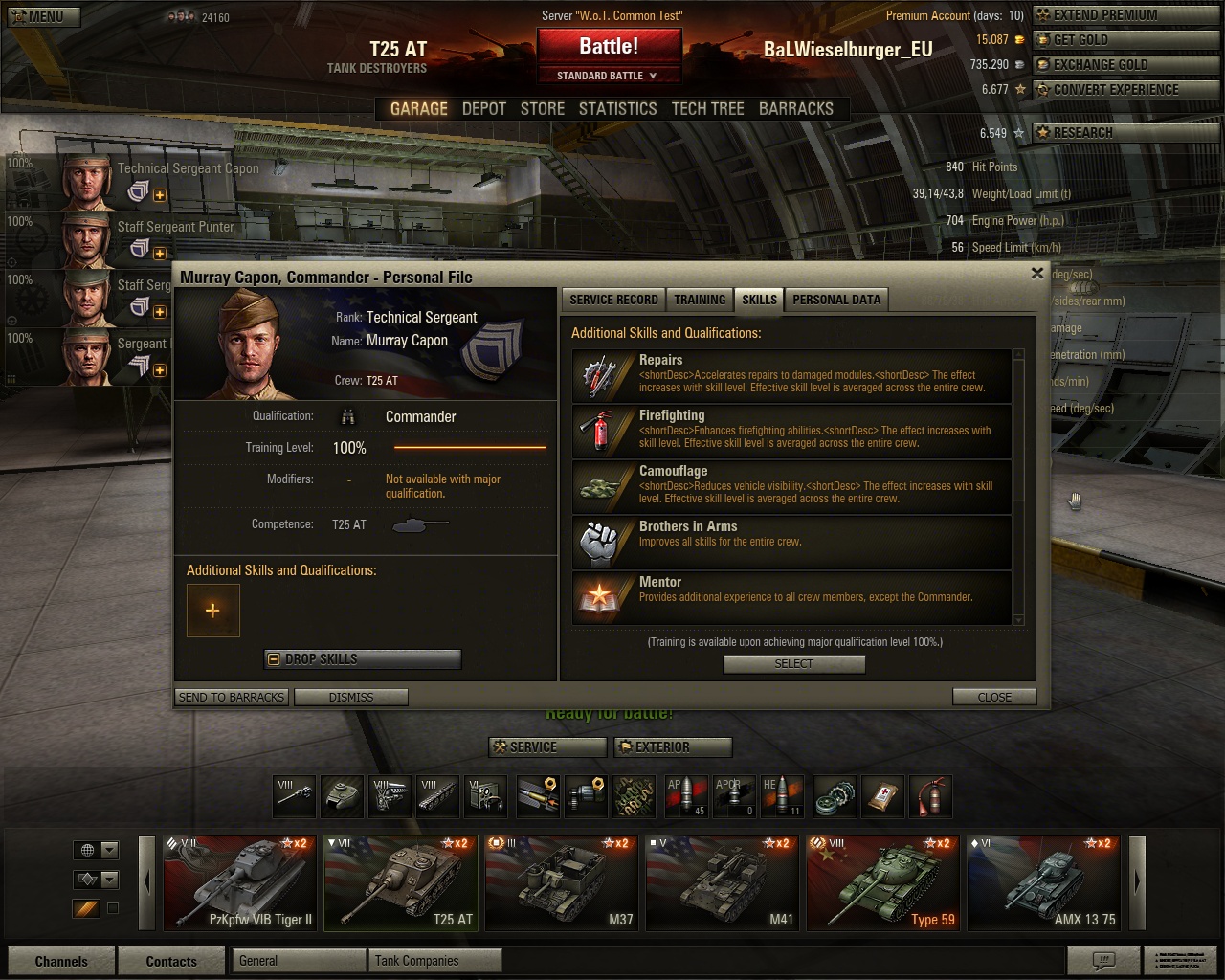Switch to the Service Record tab
Viewport: 1225px width, 980px height.
613,300
